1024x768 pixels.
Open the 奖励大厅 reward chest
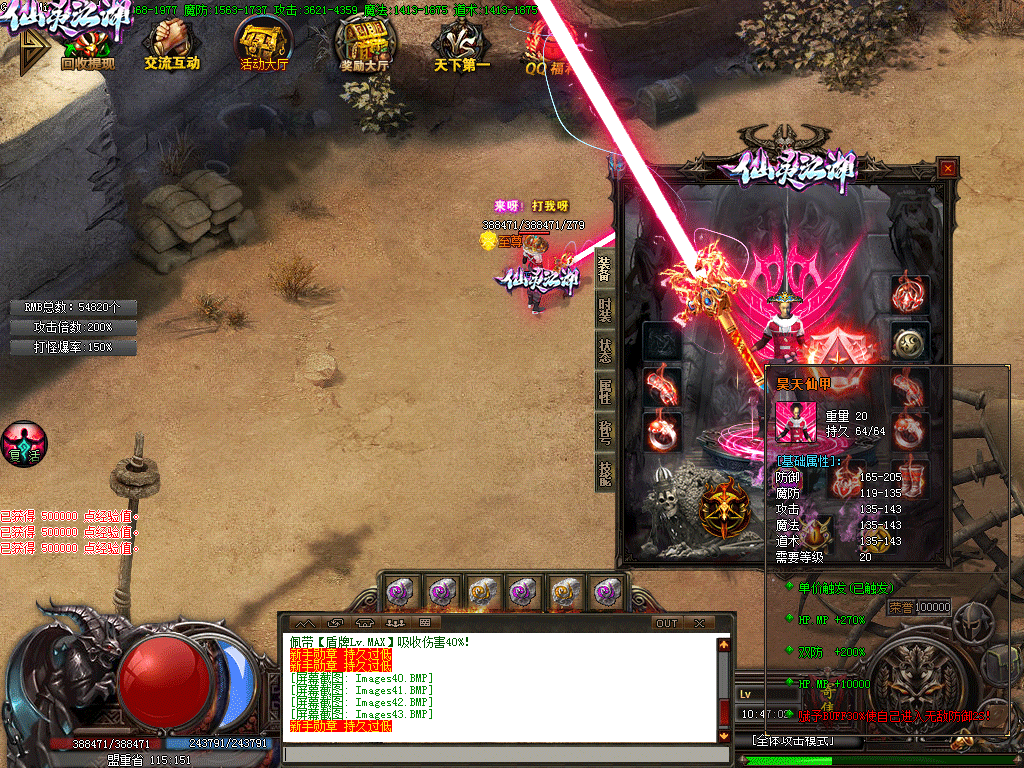(364, 46)
